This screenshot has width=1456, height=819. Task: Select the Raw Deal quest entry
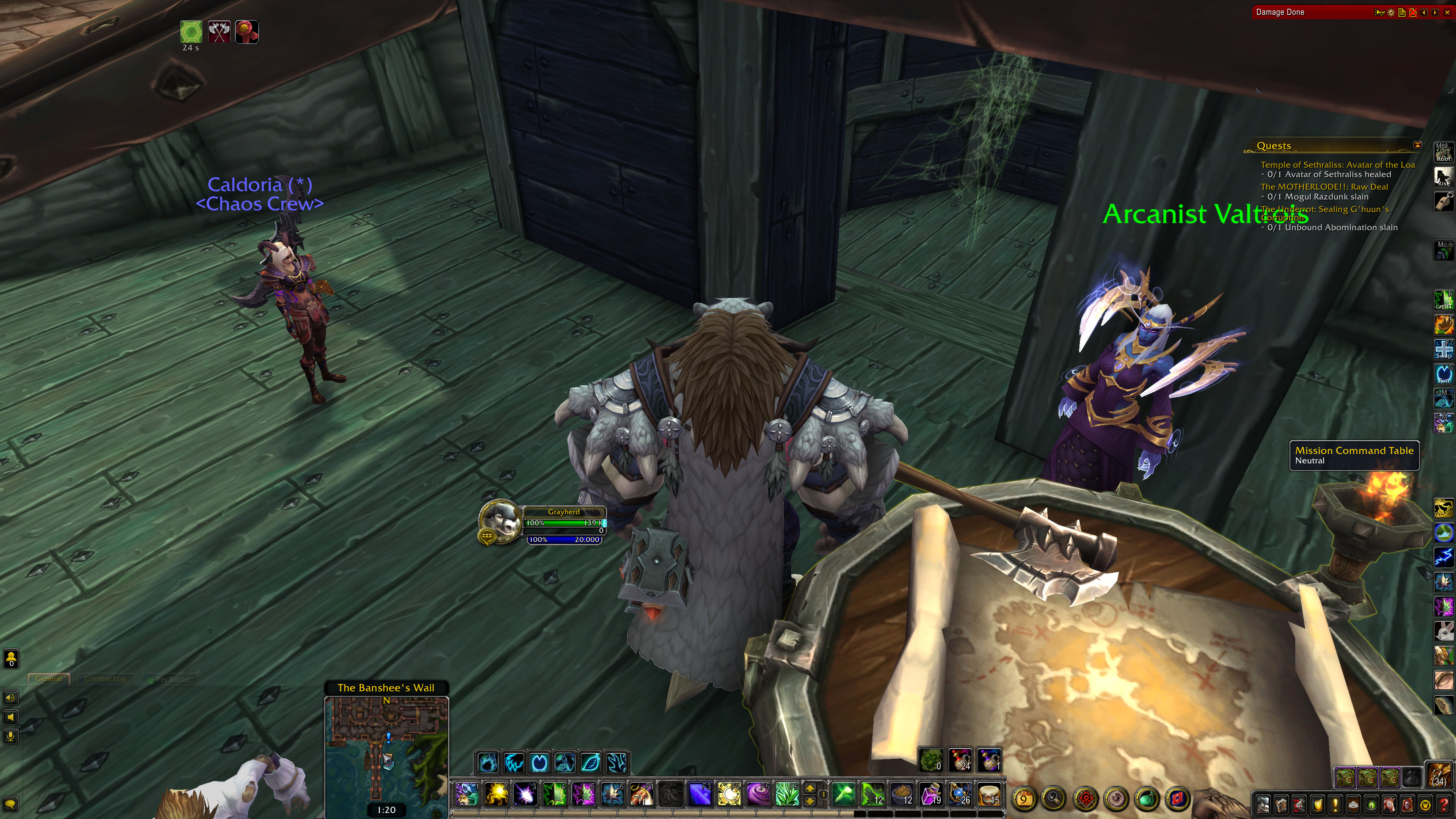click(x=1324, y=187)
